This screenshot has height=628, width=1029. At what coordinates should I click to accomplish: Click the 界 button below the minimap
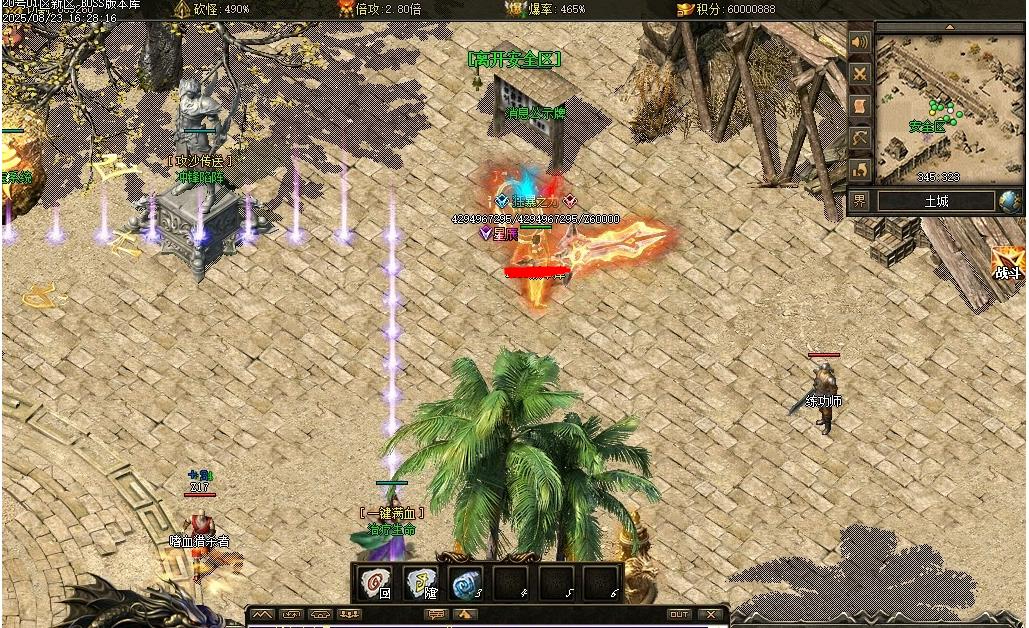pyautogui.click(x=860, y=201)
